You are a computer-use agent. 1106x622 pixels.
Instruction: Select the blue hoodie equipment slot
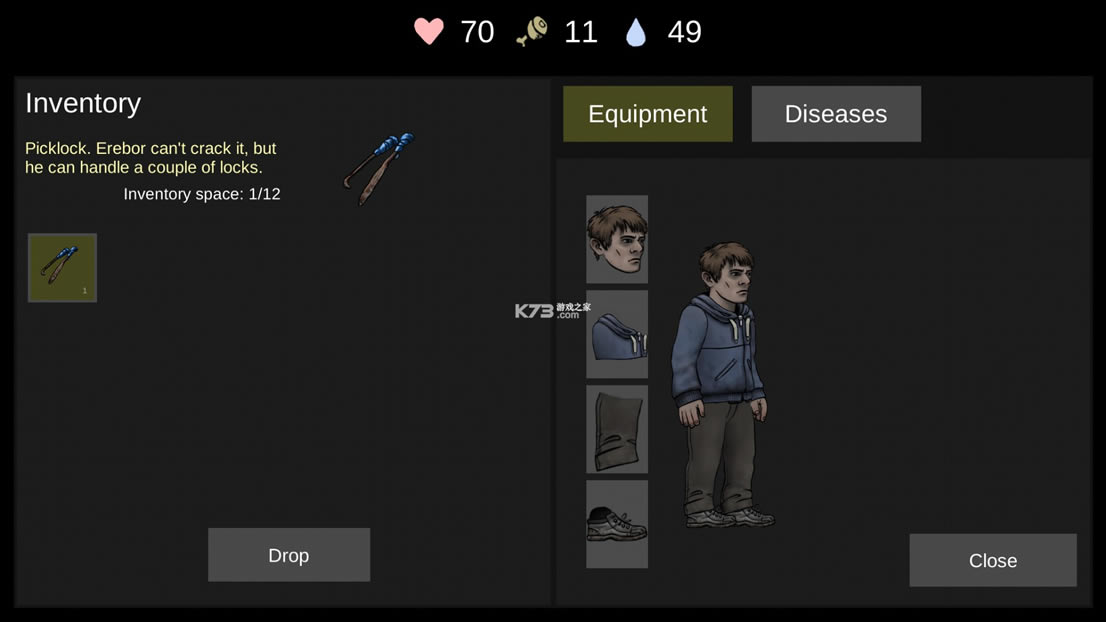coord(616,334)
